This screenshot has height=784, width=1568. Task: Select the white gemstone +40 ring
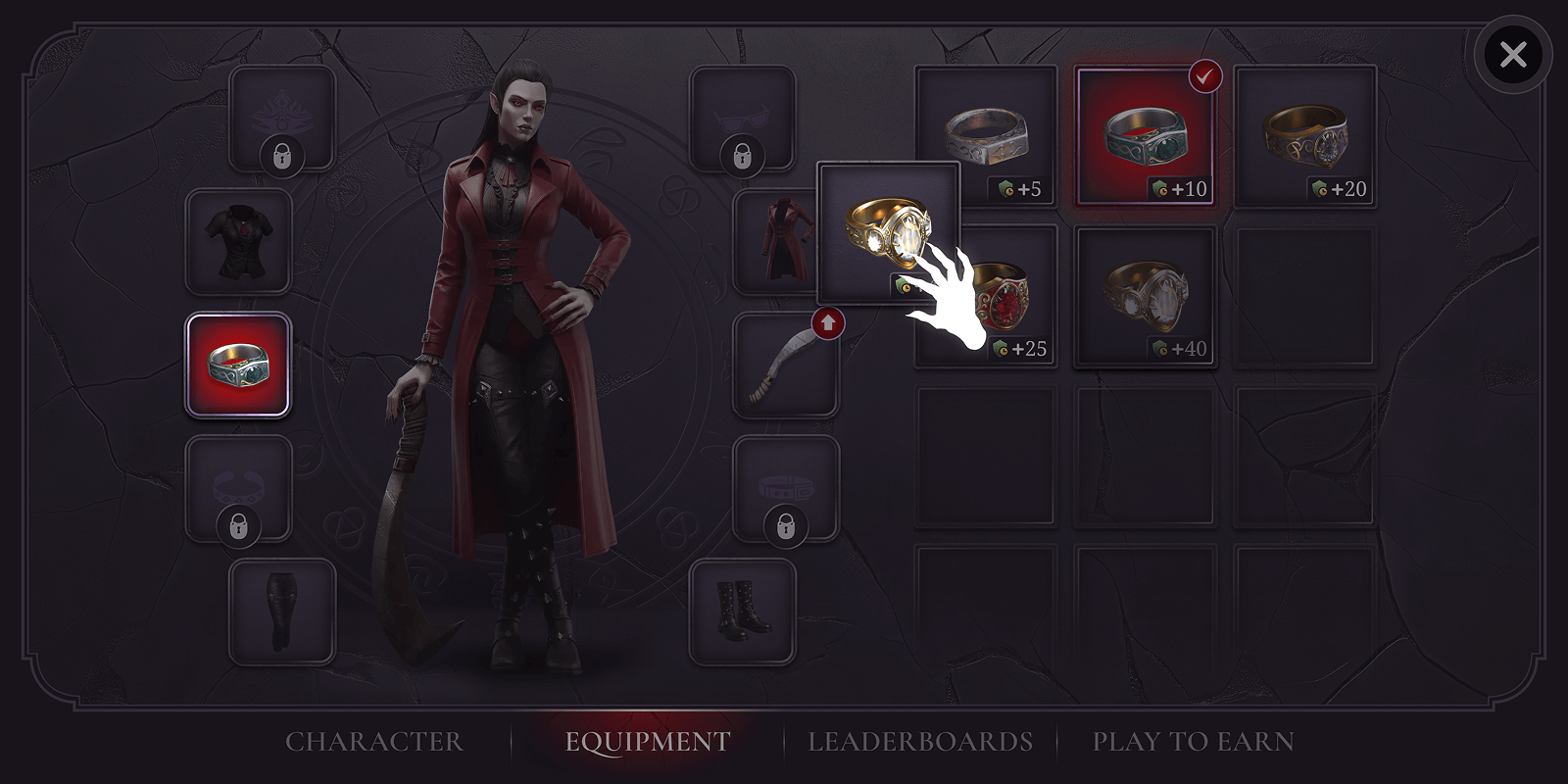[x=1146, y=294]
